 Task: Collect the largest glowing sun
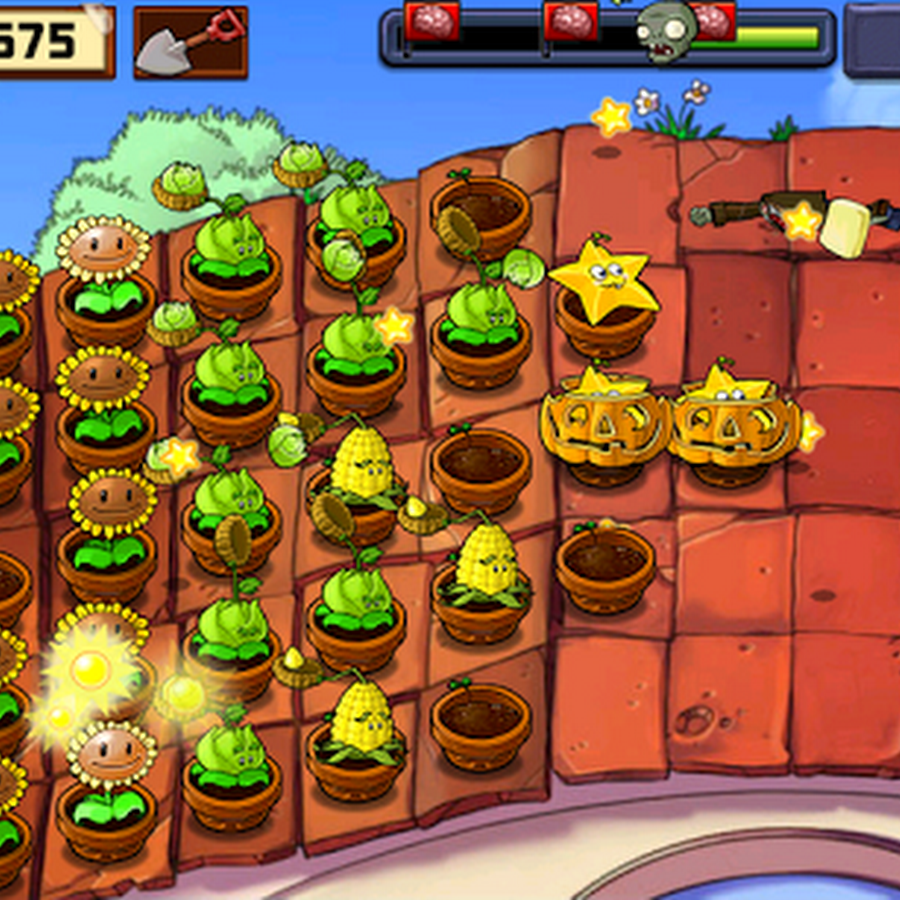[90, 668]
